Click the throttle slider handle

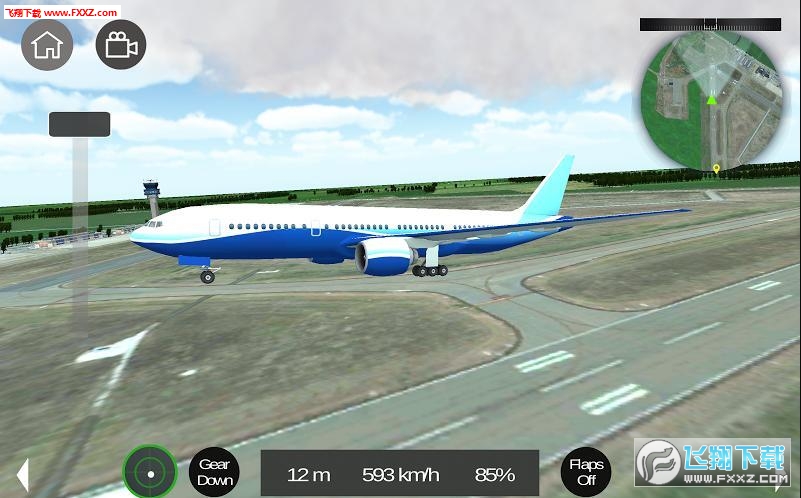[x=79, y=124]
